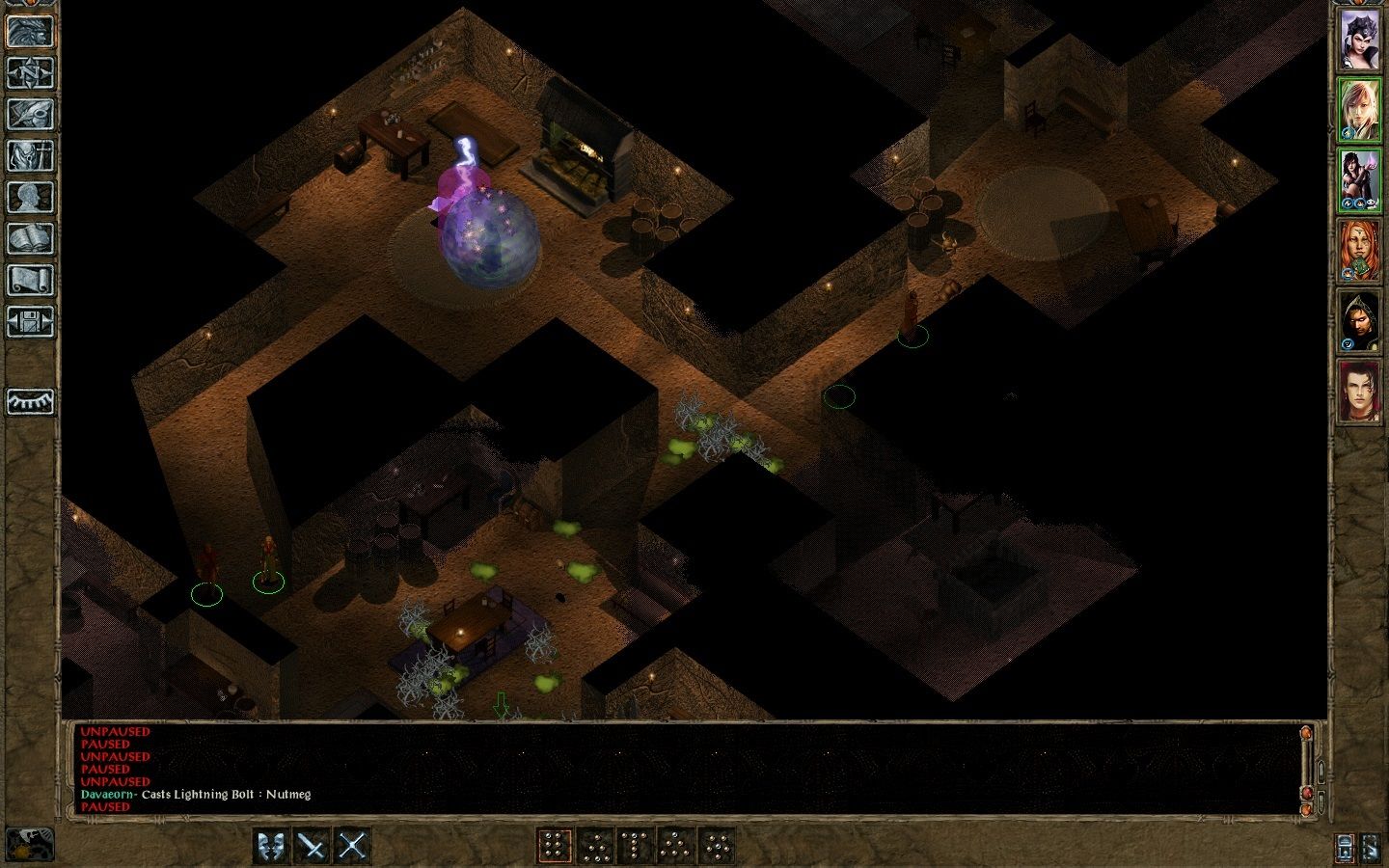Viewport: 1389px width, 868px height.
Task: Select the red-robed man portrait
Action: (x=1359, y=392)
